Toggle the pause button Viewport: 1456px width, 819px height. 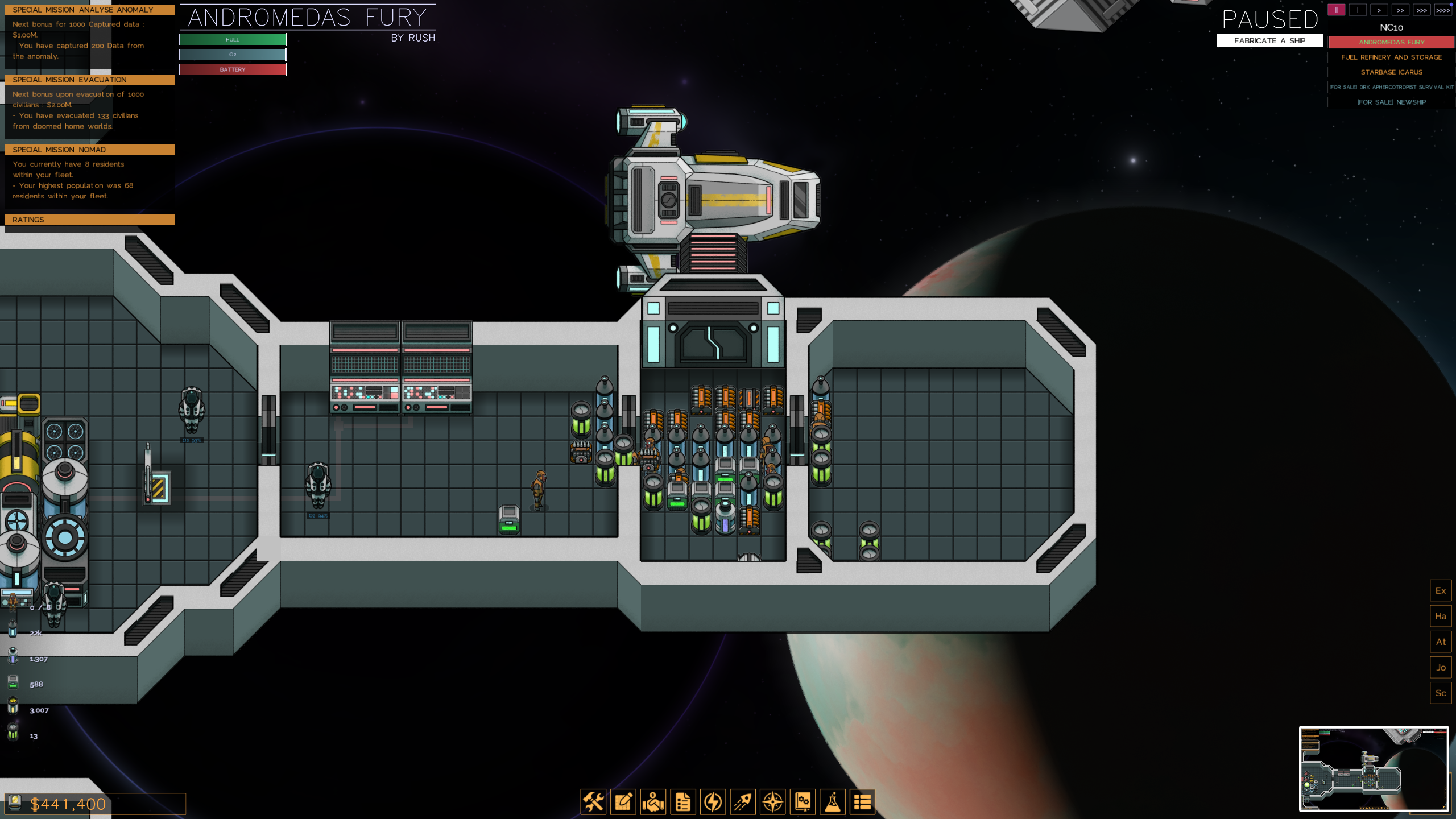click(x=1336, y=10)
